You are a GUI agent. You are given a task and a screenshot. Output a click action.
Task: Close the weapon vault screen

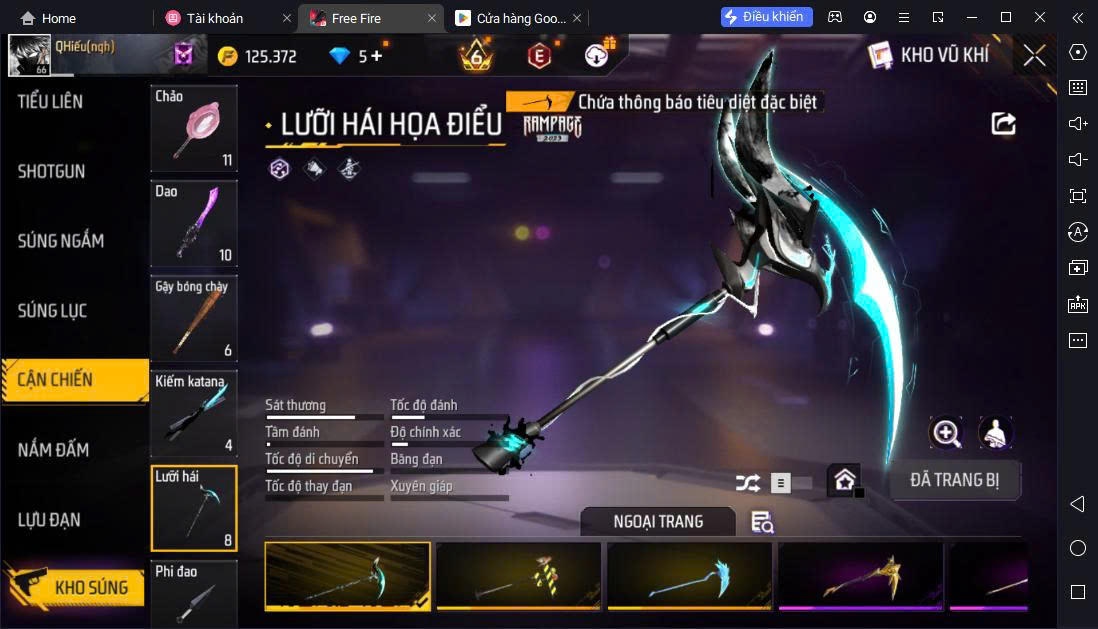[x=1034, y=55]
